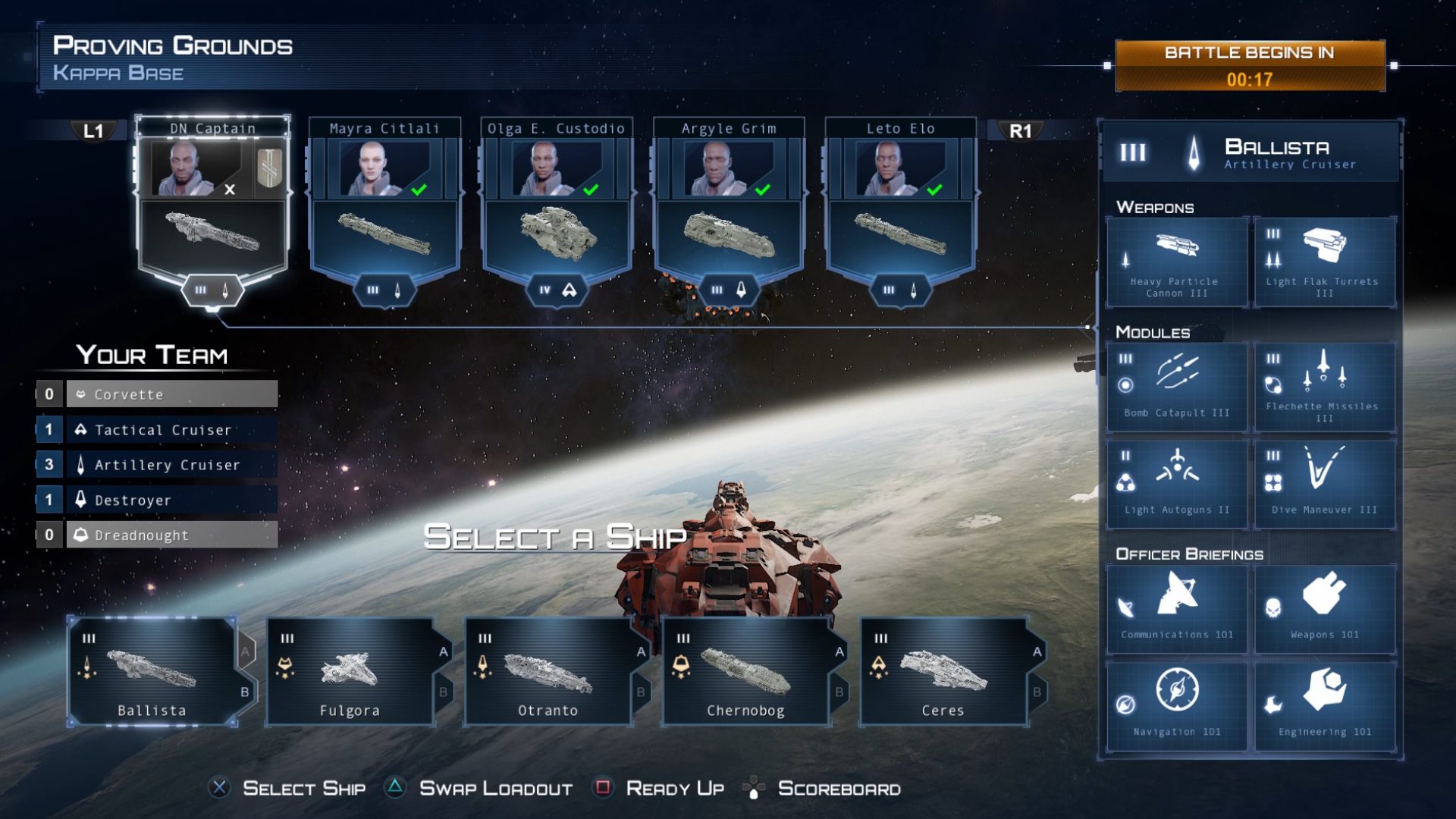View the Communications 101 officer briefing
This screenshot has width=1456, height=819.
tap(1177, 609)
